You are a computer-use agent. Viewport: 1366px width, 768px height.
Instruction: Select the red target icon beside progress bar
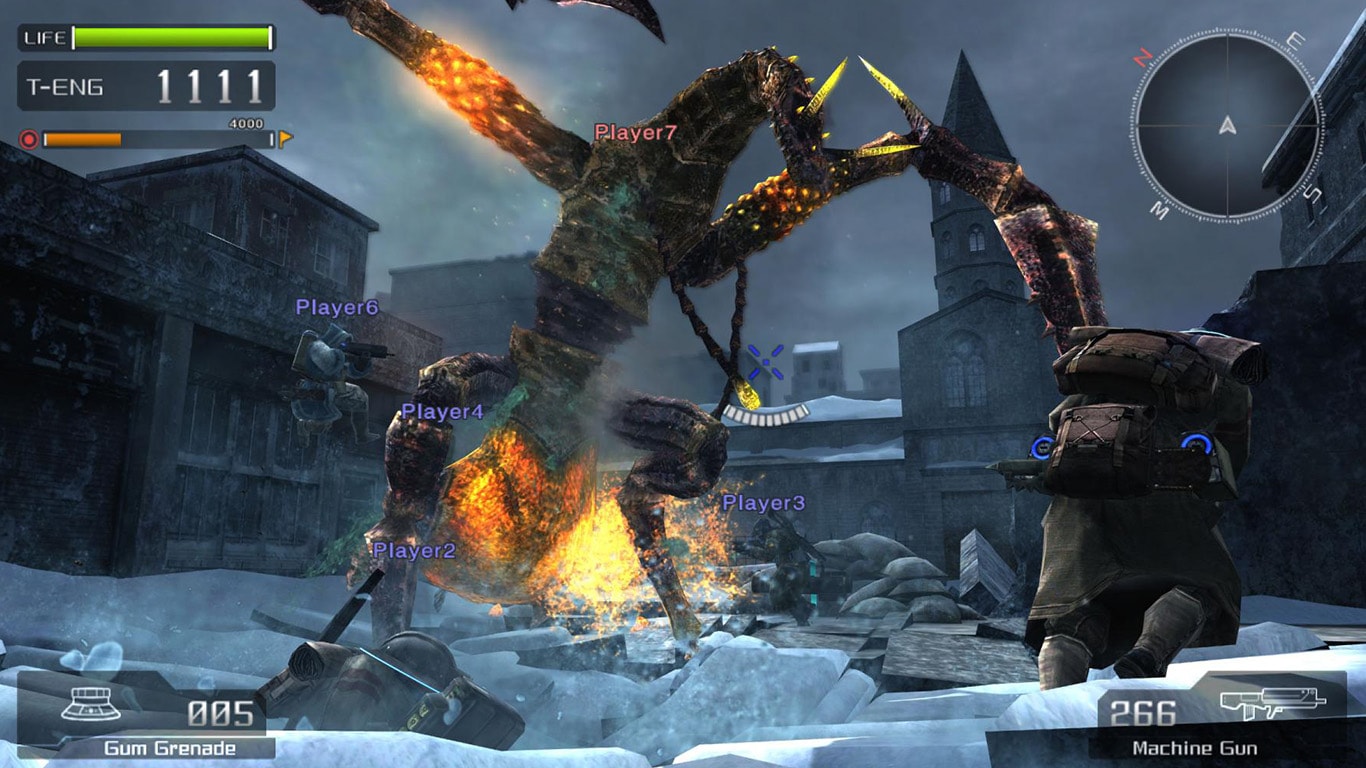coord(28,139)
